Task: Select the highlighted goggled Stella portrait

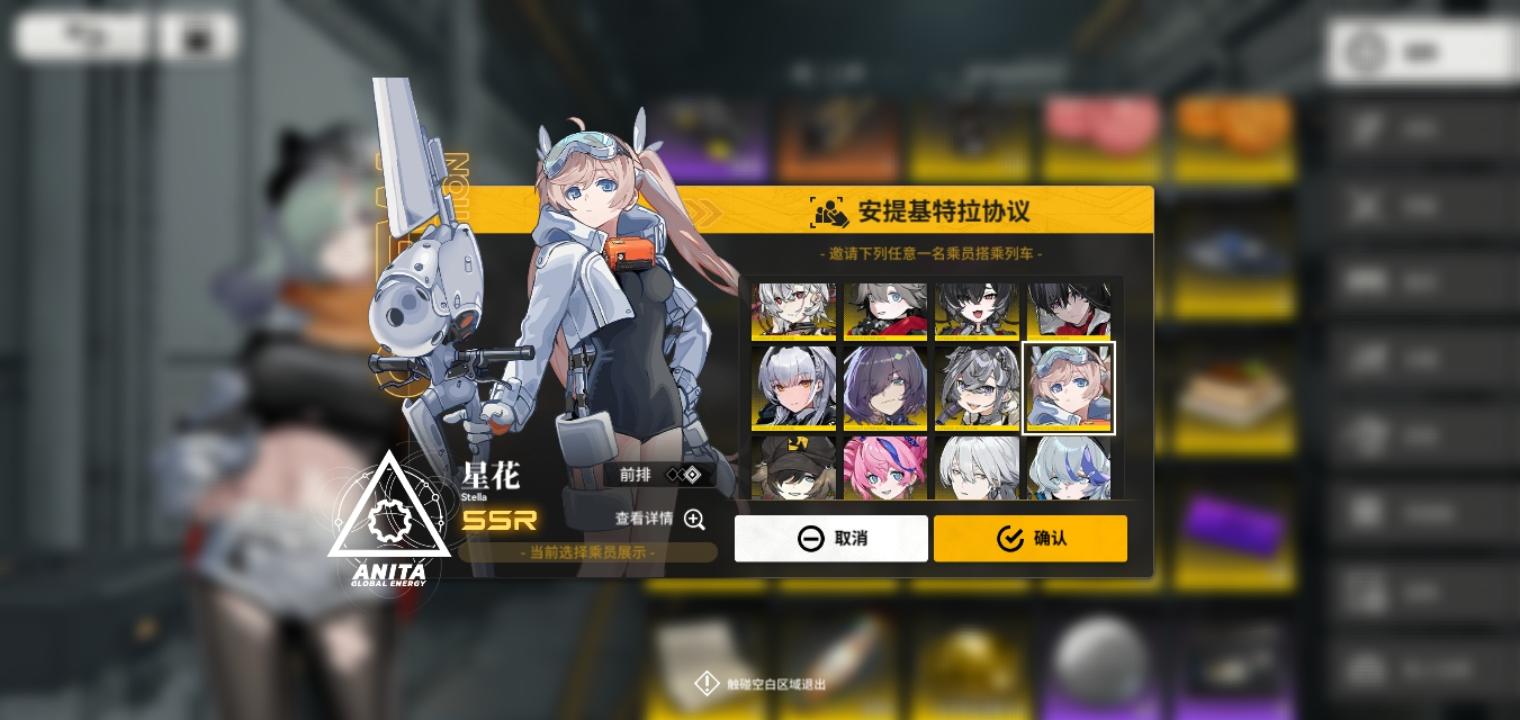Action: (1068, 386)
